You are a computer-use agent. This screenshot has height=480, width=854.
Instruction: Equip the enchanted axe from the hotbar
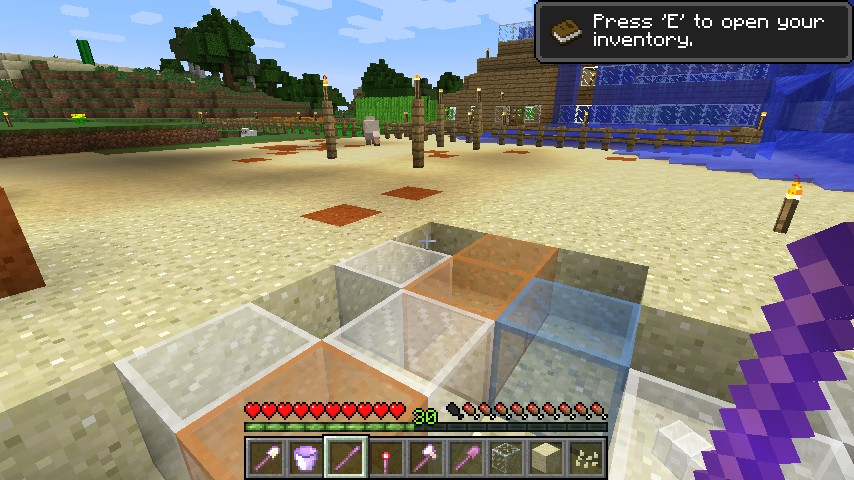pos(426,457)
